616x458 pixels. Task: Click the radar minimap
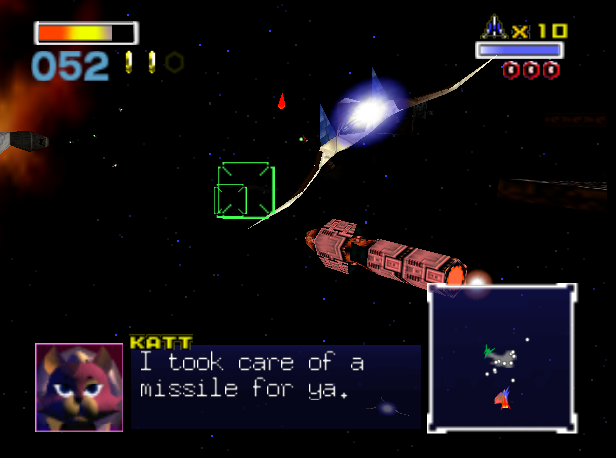pyautogui.click(x=502, y=358)
